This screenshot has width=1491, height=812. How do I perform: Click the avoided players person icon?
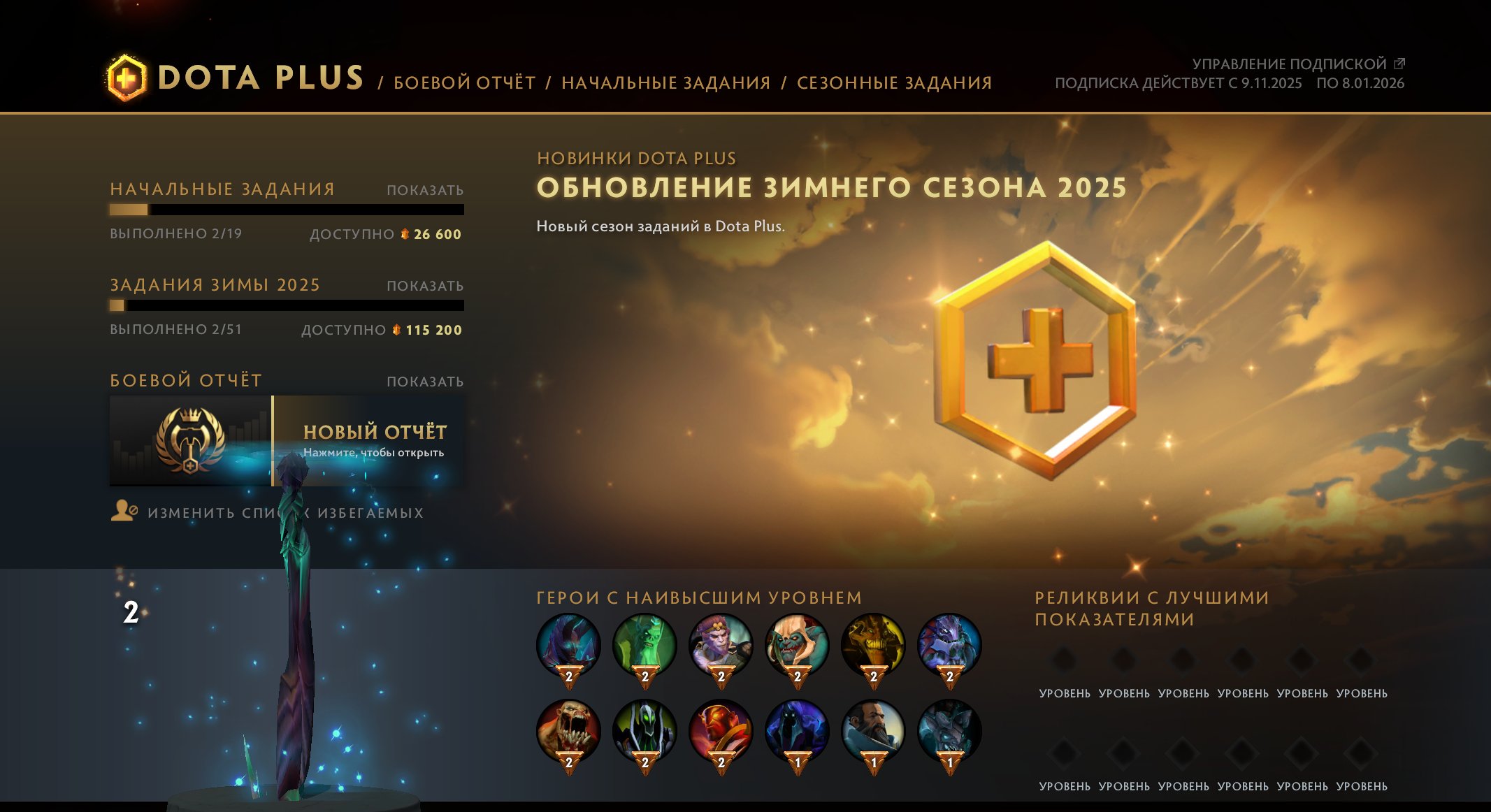tap(123, 512)
